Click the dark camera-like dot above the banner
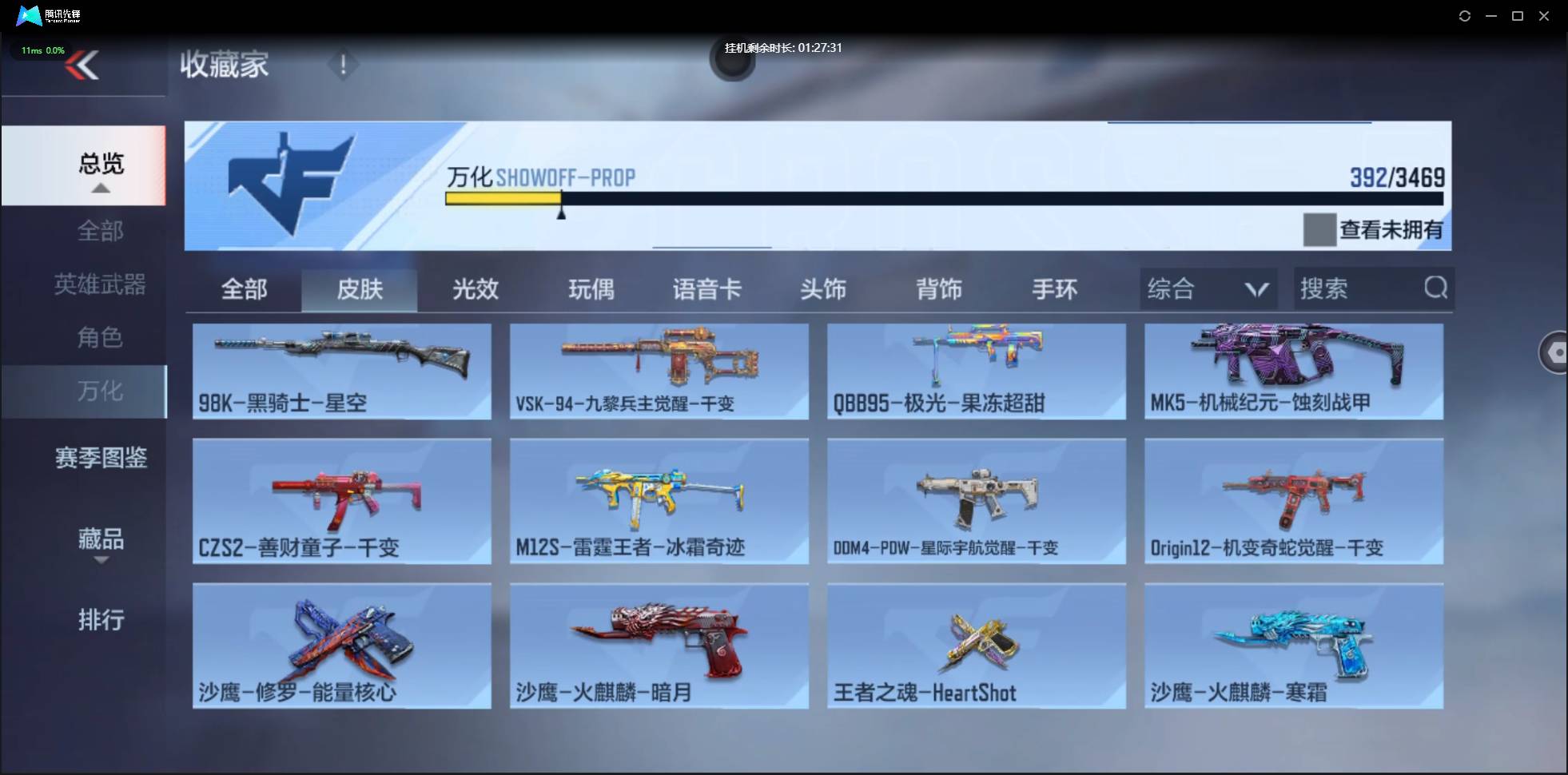Viewport: 1568px width, 775px height. point(732,62)
